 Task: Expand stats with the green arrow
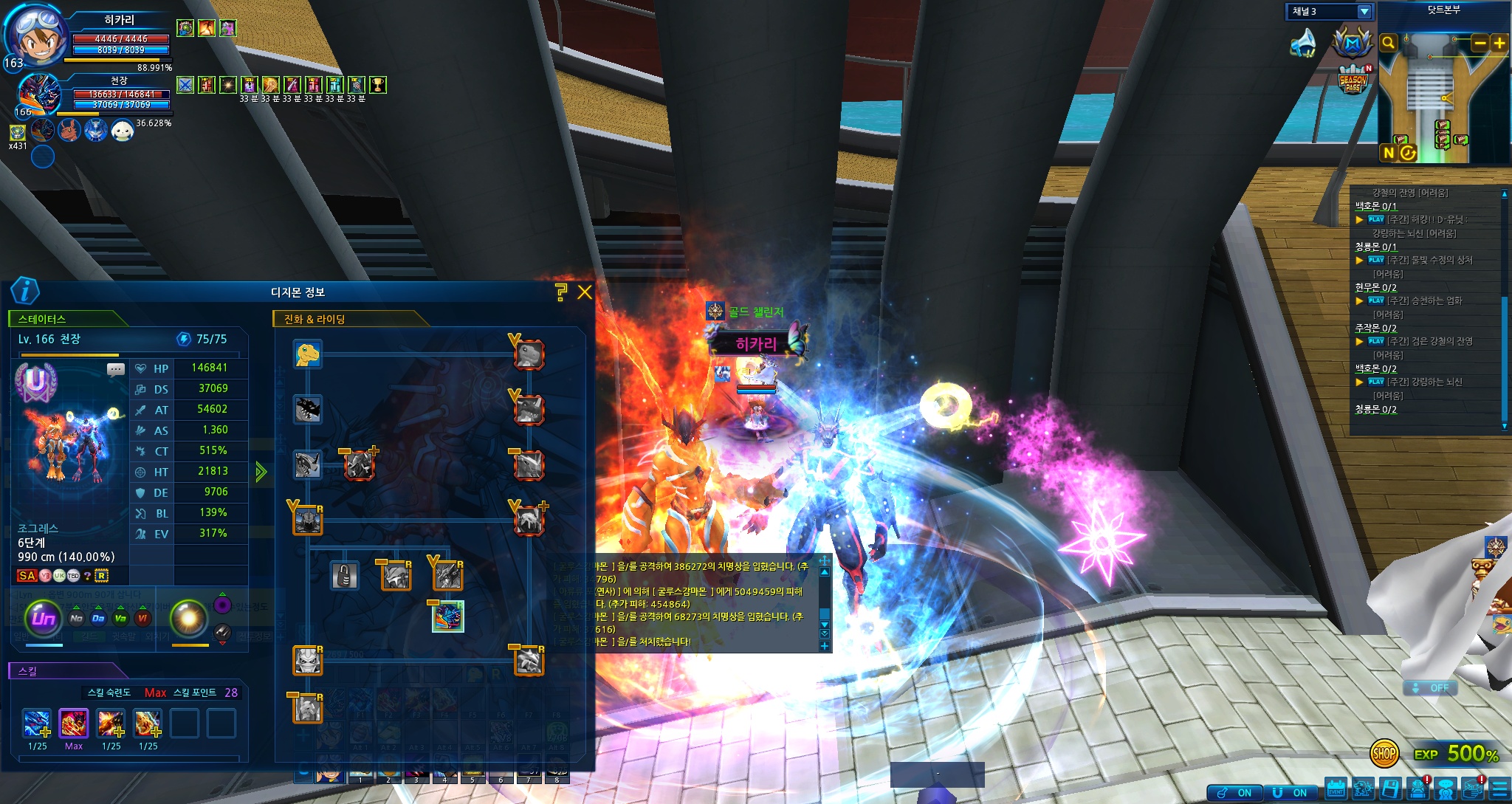tap(261, 472)
